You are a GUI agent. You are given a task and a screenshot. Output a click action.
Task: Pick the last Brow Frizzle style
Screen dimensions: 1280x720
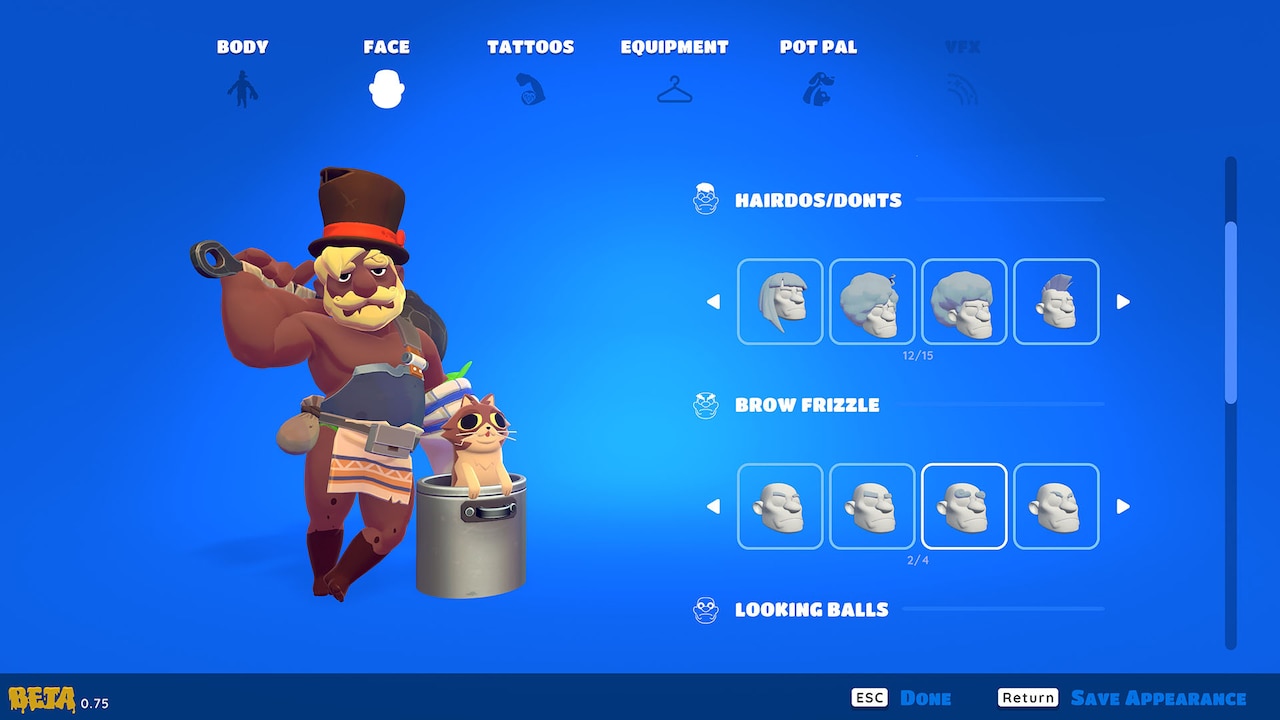point(1056,506)
